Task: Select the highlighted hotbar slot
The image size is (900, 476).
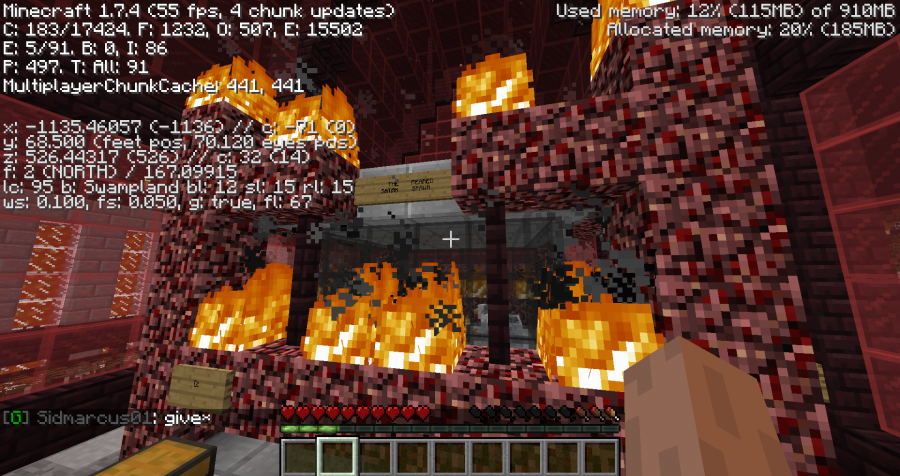Action: point(337,457)
